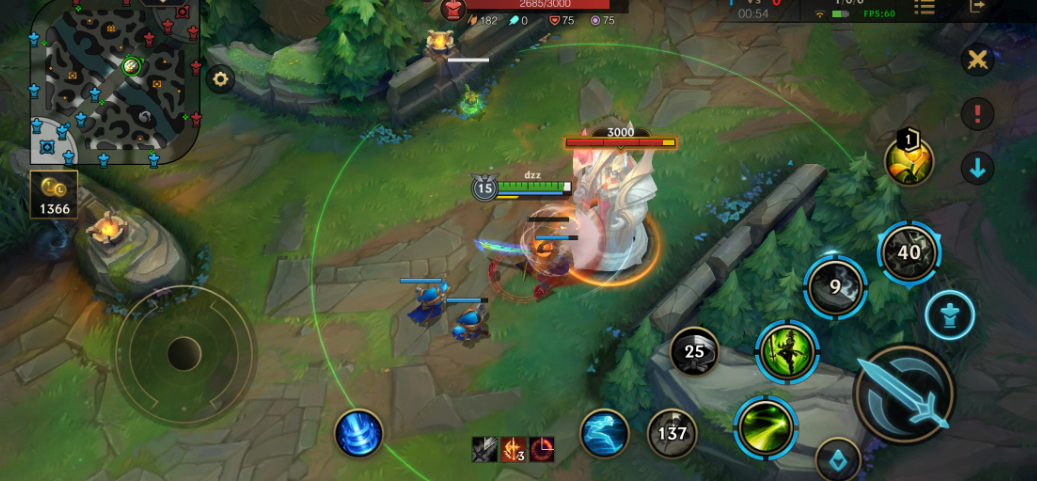Viewport: 1037px width, 481px height.
Task: Cast the green warrior figure ability
Action: [787, 351]
